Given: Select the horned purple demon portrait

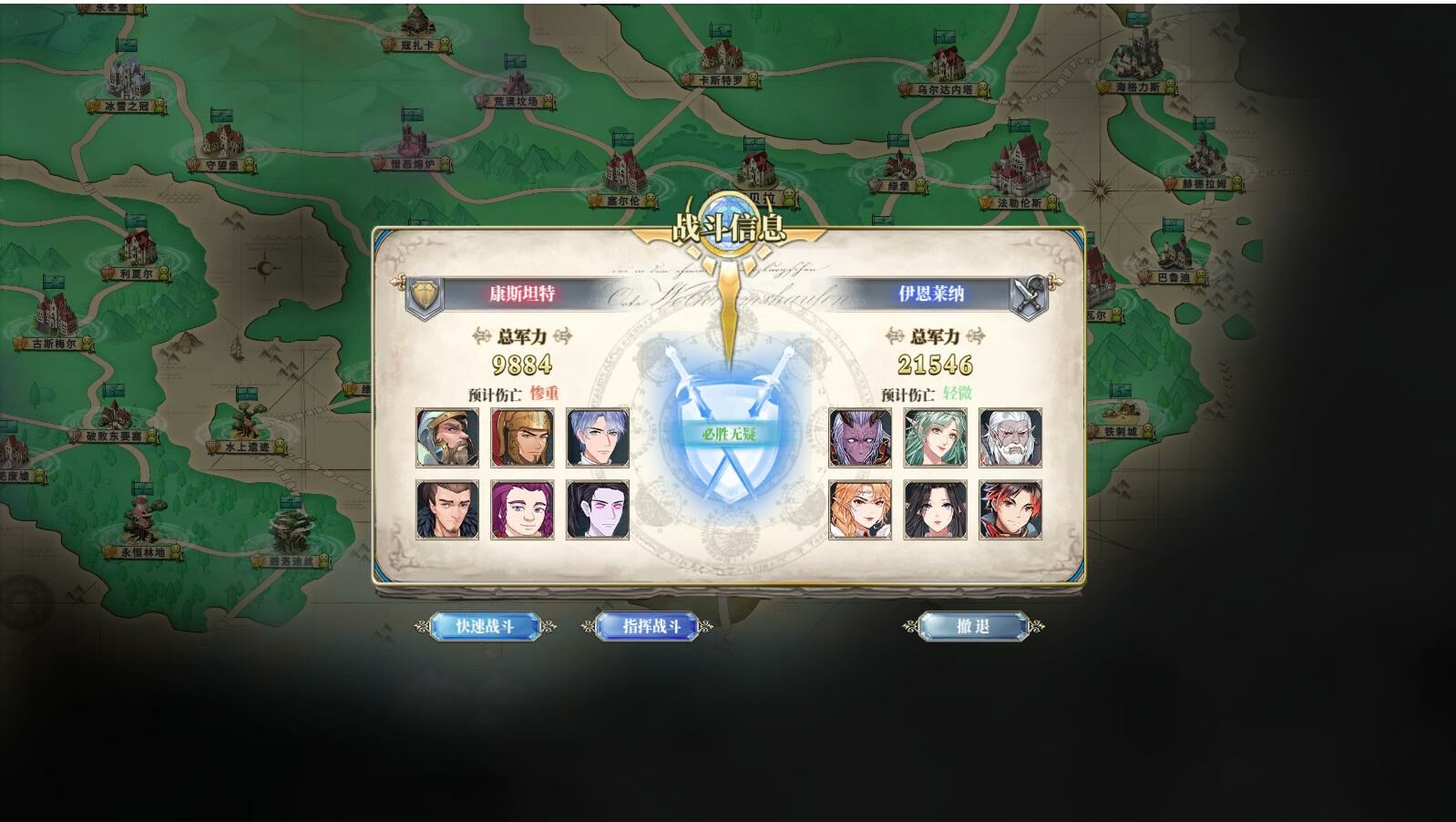Looking at the screenshot, I should (860, 438).
